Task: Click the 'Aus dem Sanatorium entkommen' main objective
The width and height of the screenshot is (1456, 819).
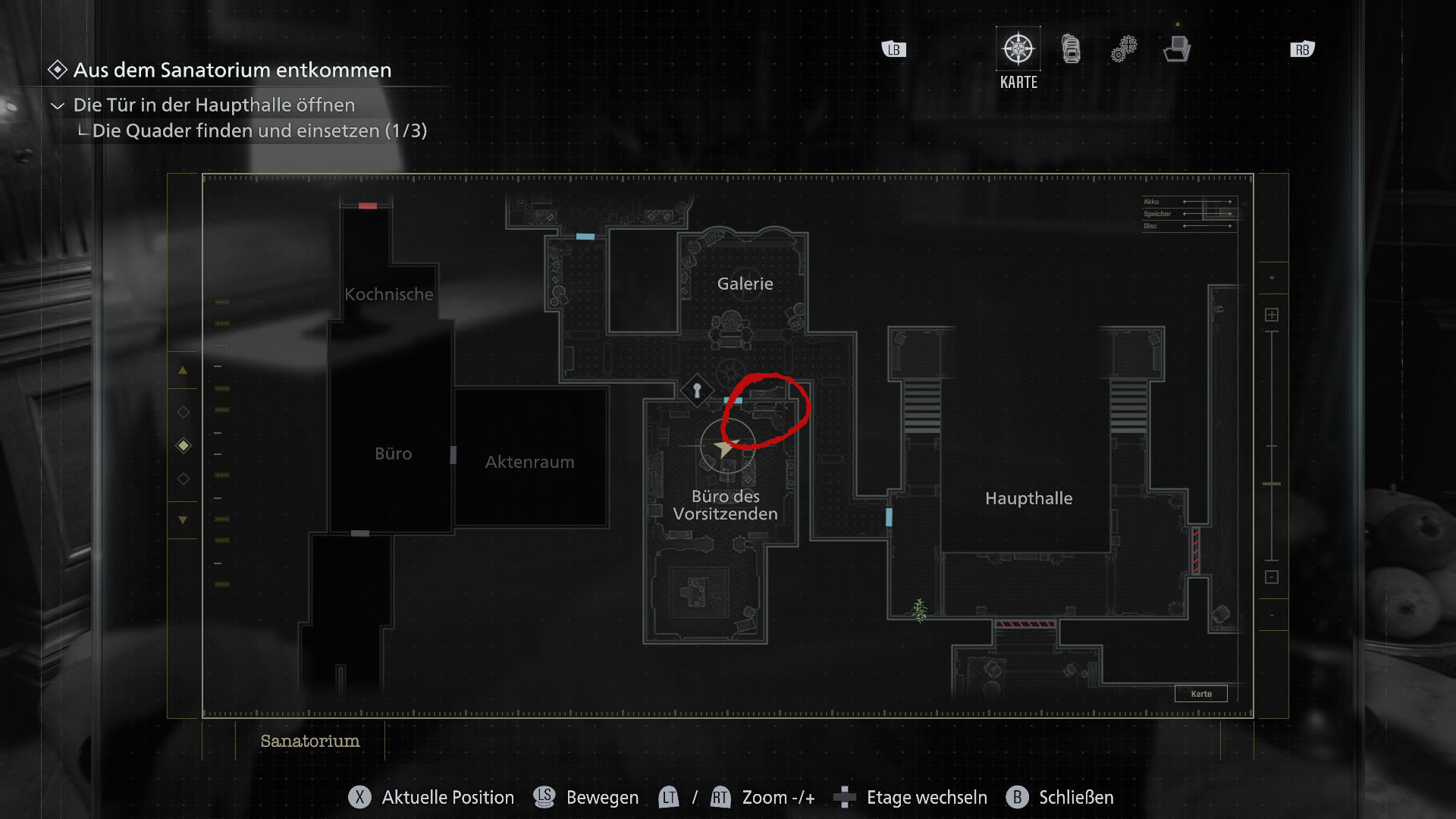Action: (232, 70)
